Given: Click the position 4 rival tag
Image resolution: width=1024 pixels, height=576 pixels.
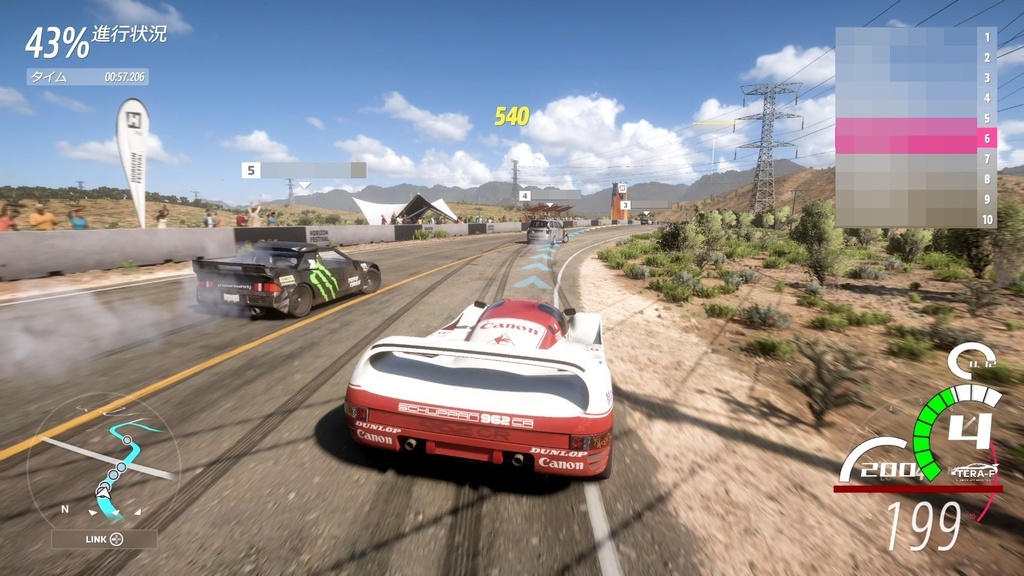Looking at the screenshot, I should [x=548, y=196].
